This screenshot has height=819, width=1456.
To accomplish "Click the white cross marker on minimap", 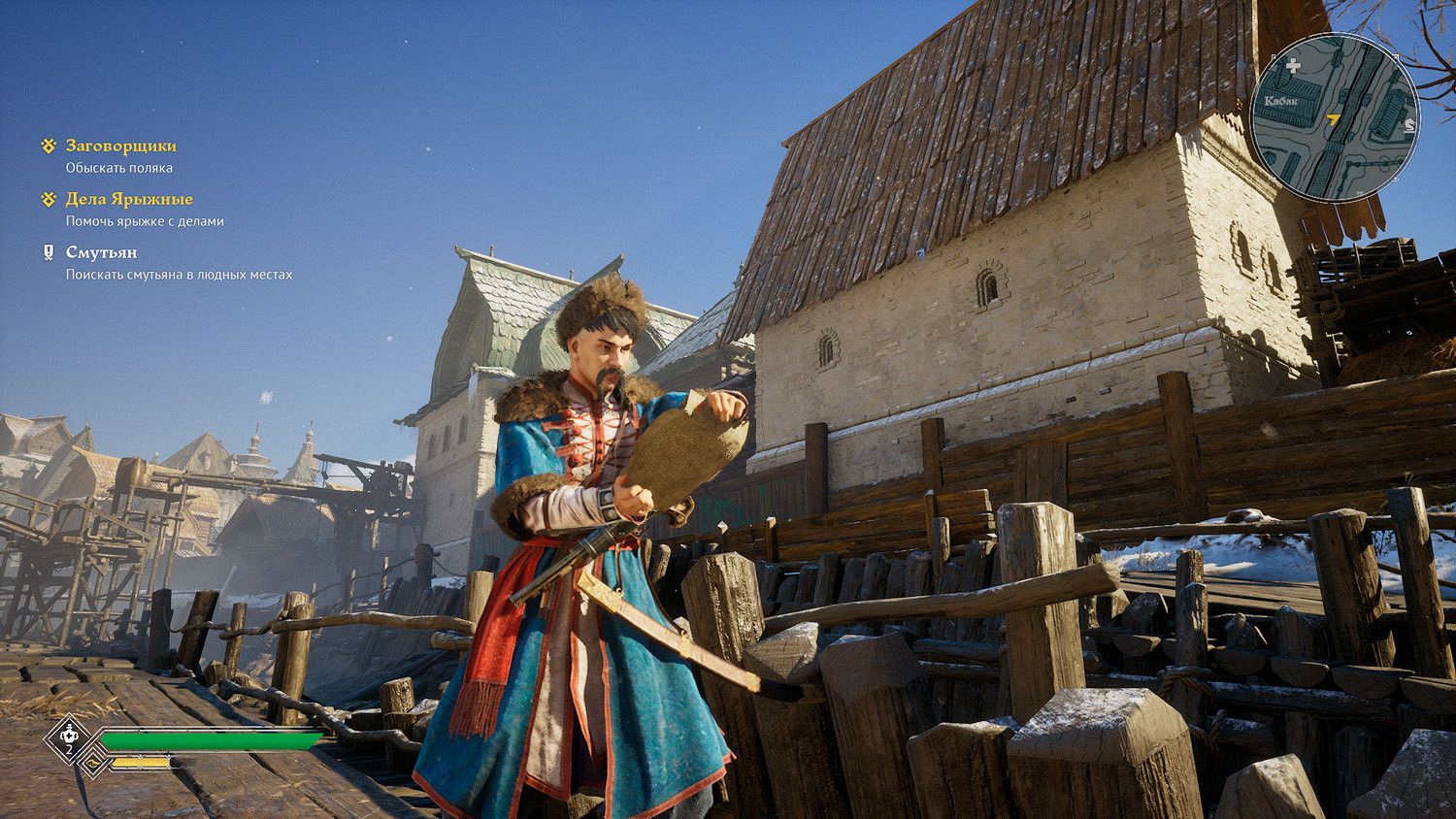I will (1293, 66).
